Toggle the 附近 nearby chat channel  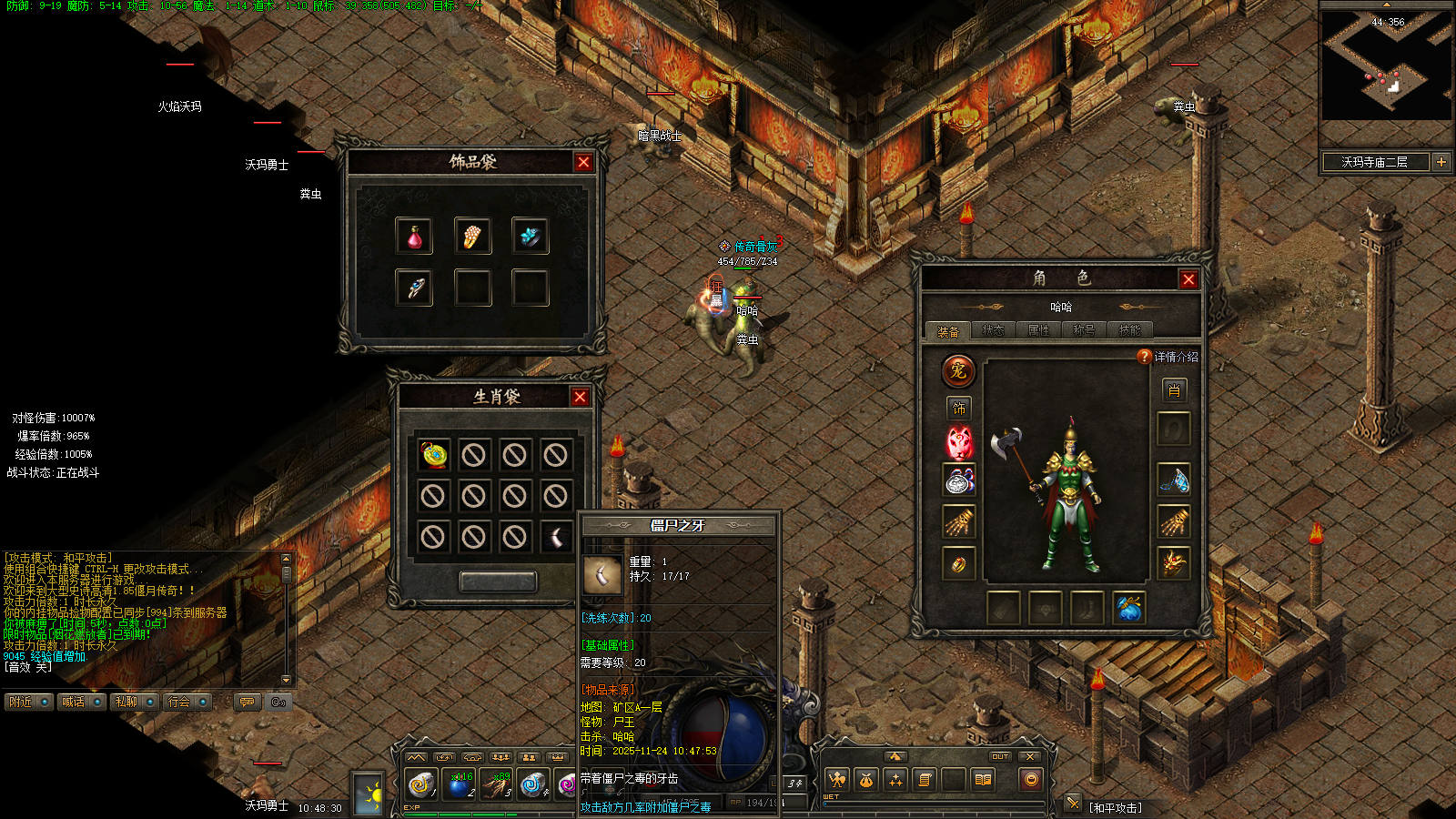[27, 702]
